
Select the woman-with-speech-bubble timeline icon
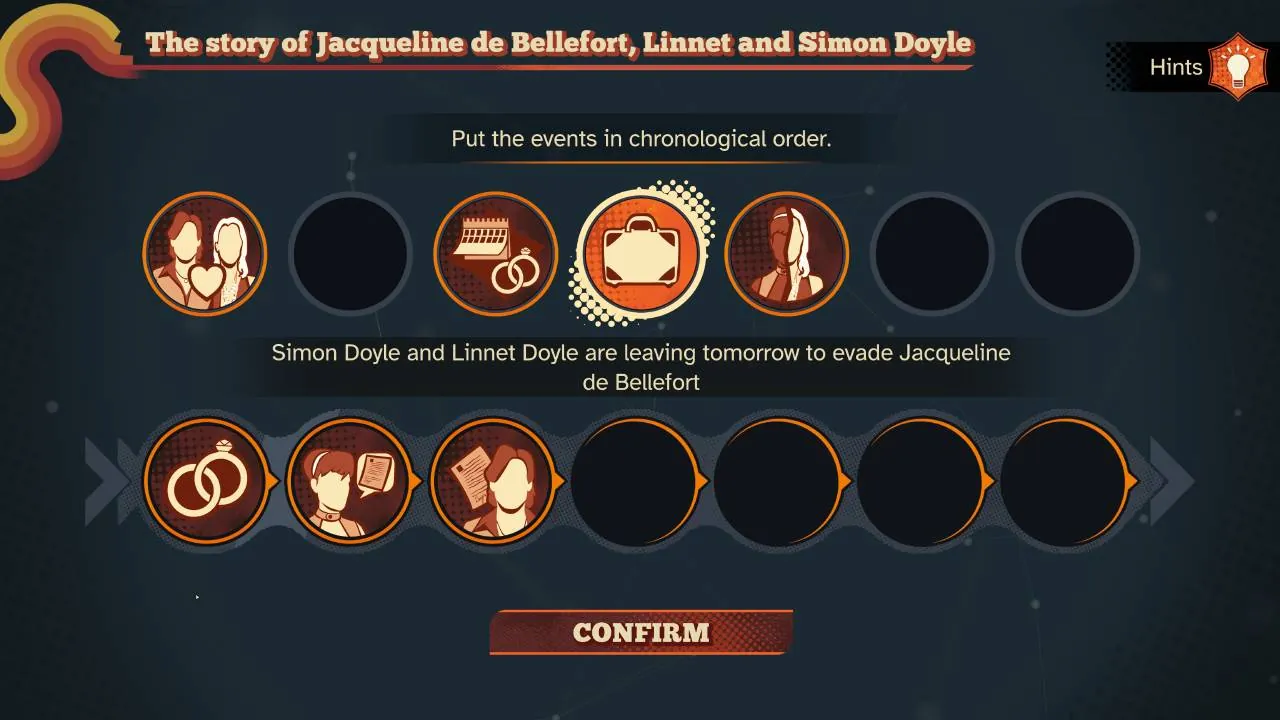tap(351, 480)
